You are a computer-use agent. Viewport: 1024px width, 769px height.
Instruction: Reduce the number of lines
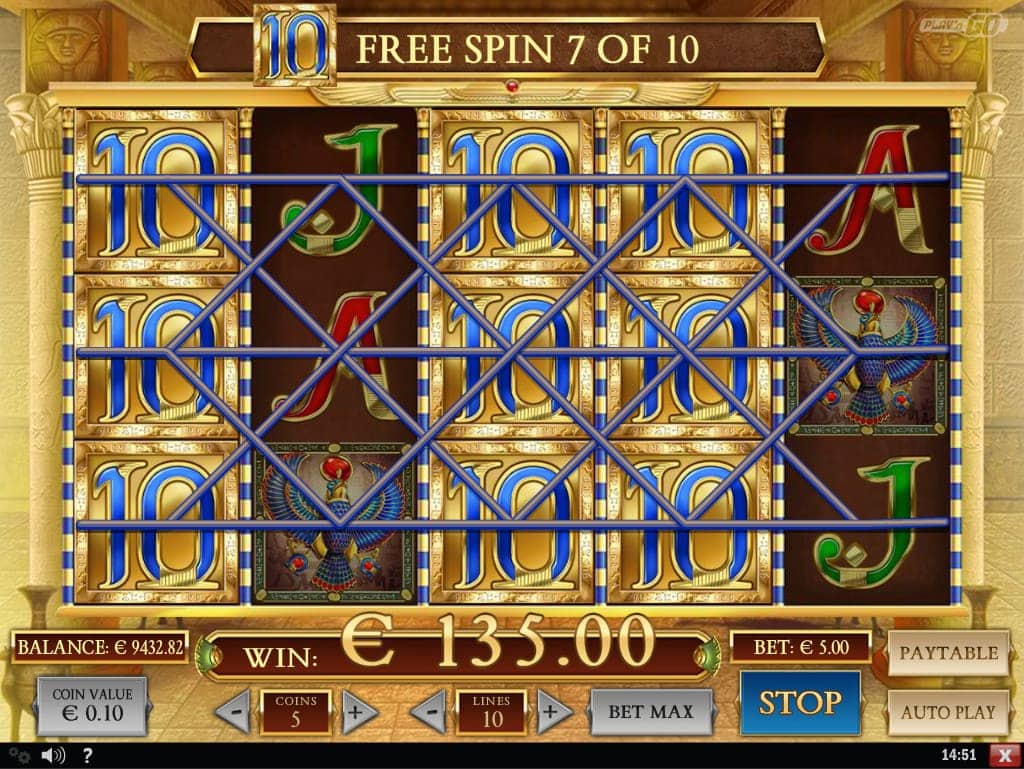click(x=429, y=712)
